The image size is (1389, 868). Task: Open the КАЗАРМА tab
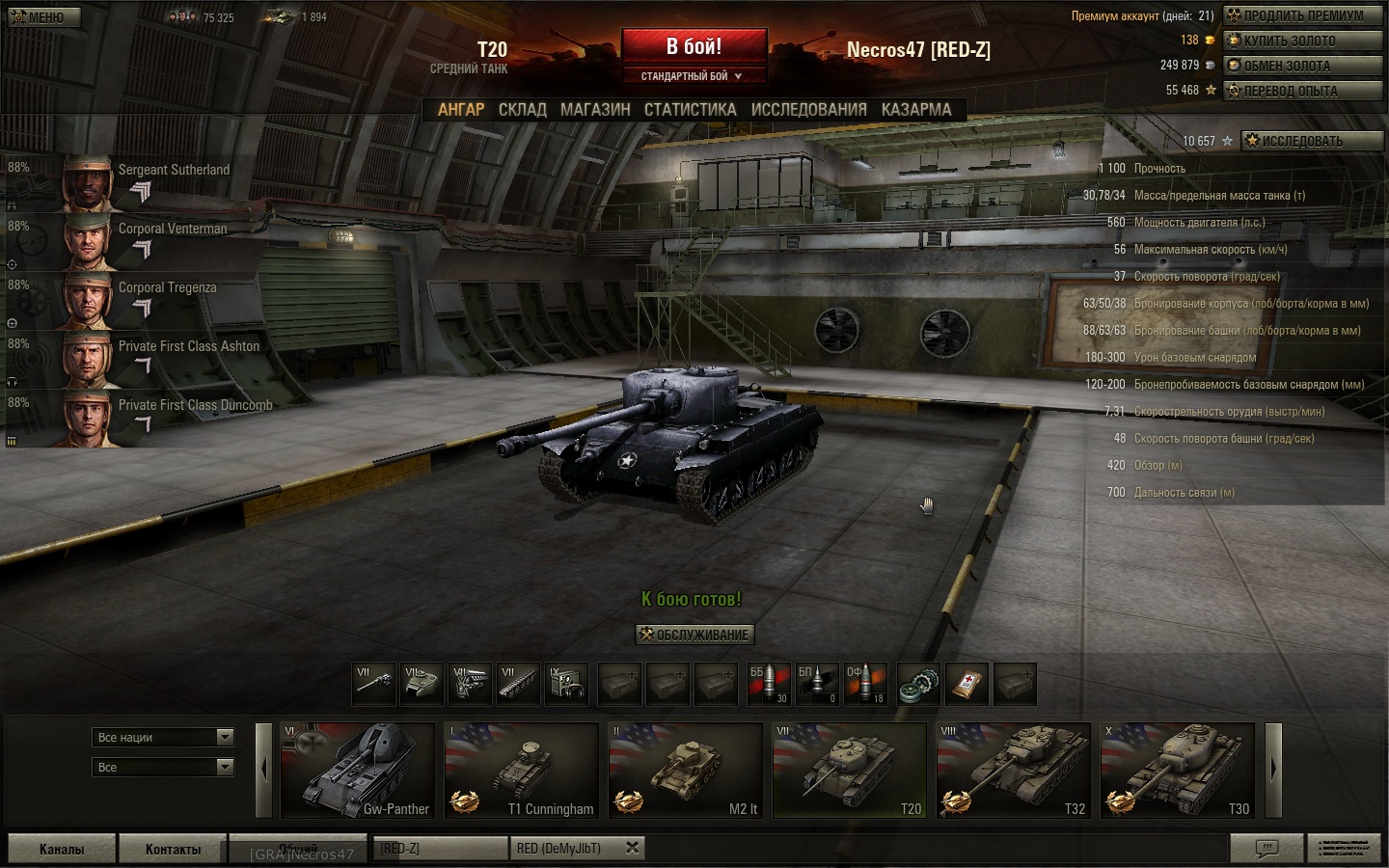[915, 110]
